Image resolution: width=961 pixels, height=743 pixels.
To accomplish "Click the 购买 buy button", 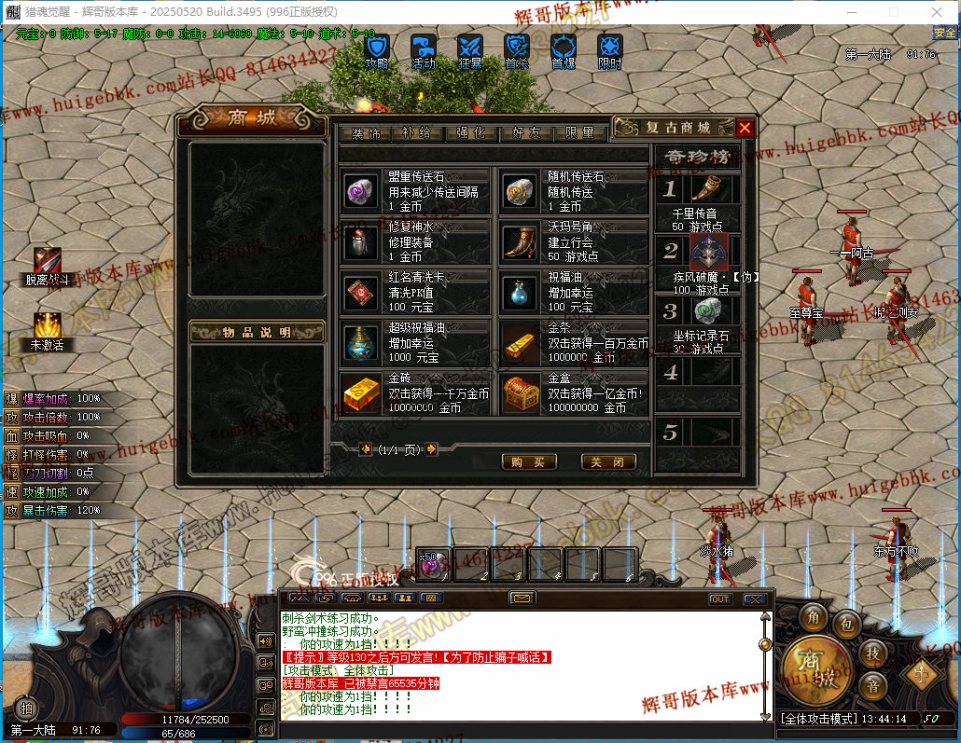I will click(x=528, y=462).
